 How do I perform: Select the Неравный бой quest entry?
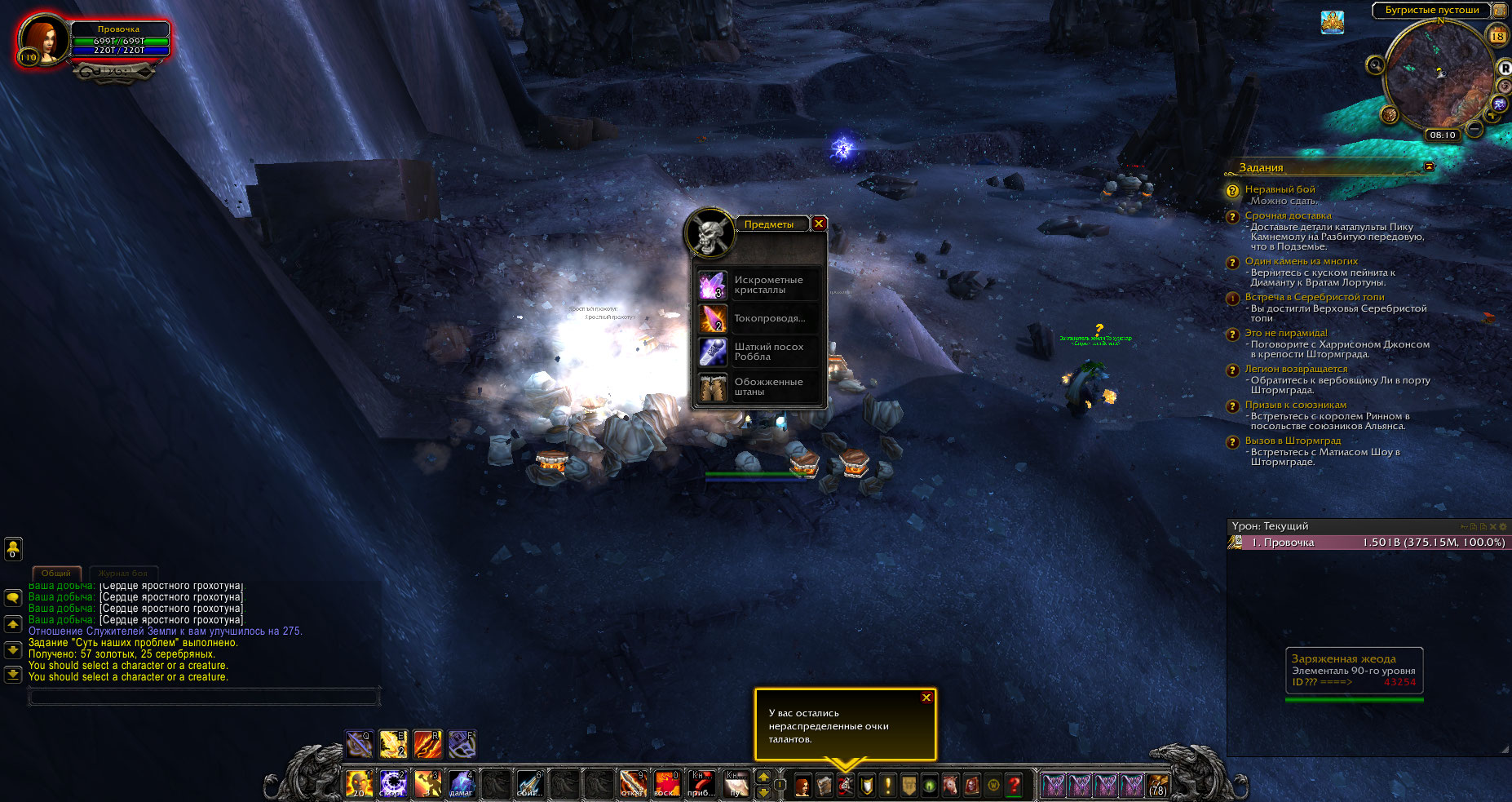tap(1280, 189)
